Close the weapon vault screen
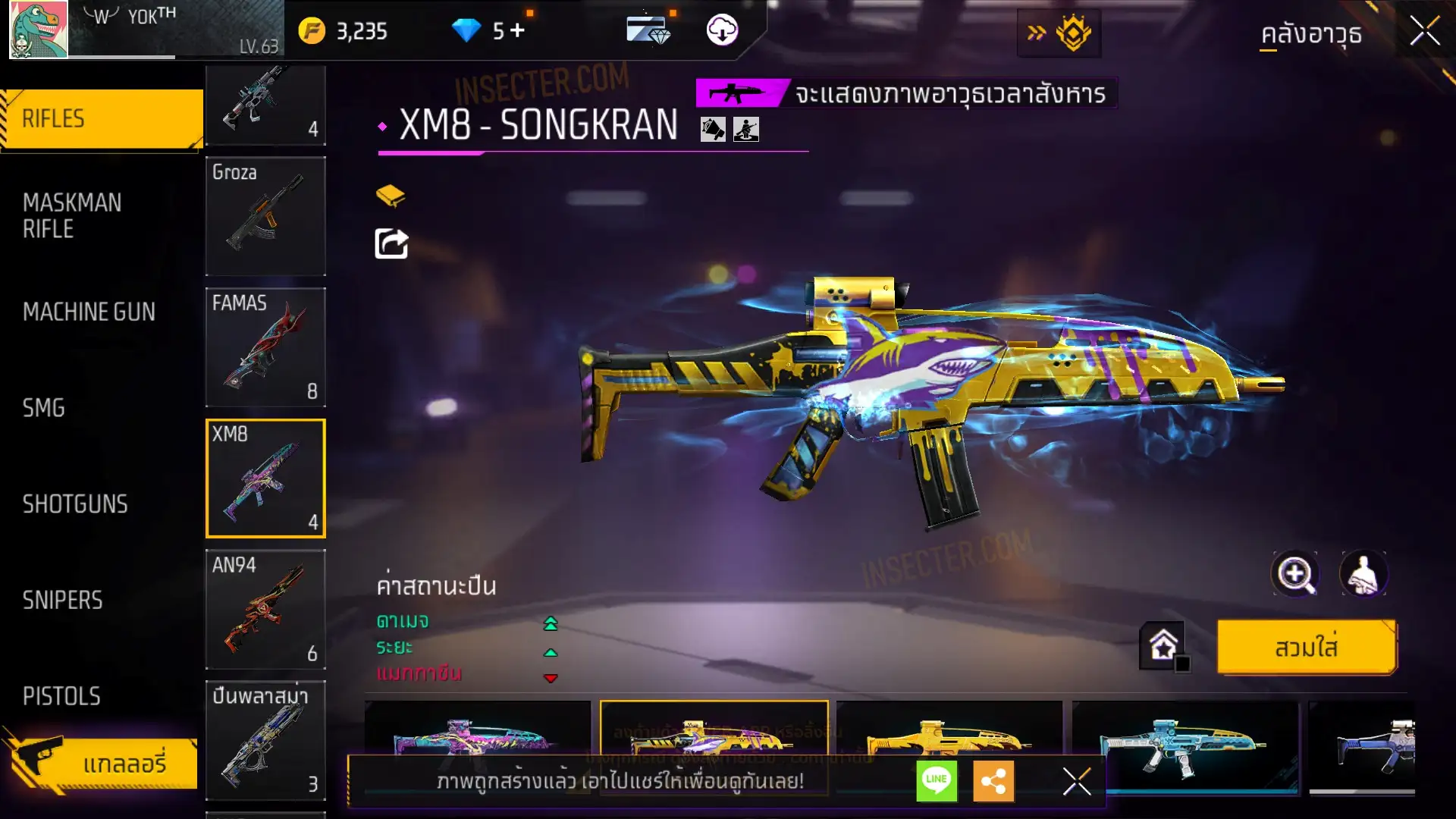The width and height of the screenshot is (1456, 819). coord(1424,32)
